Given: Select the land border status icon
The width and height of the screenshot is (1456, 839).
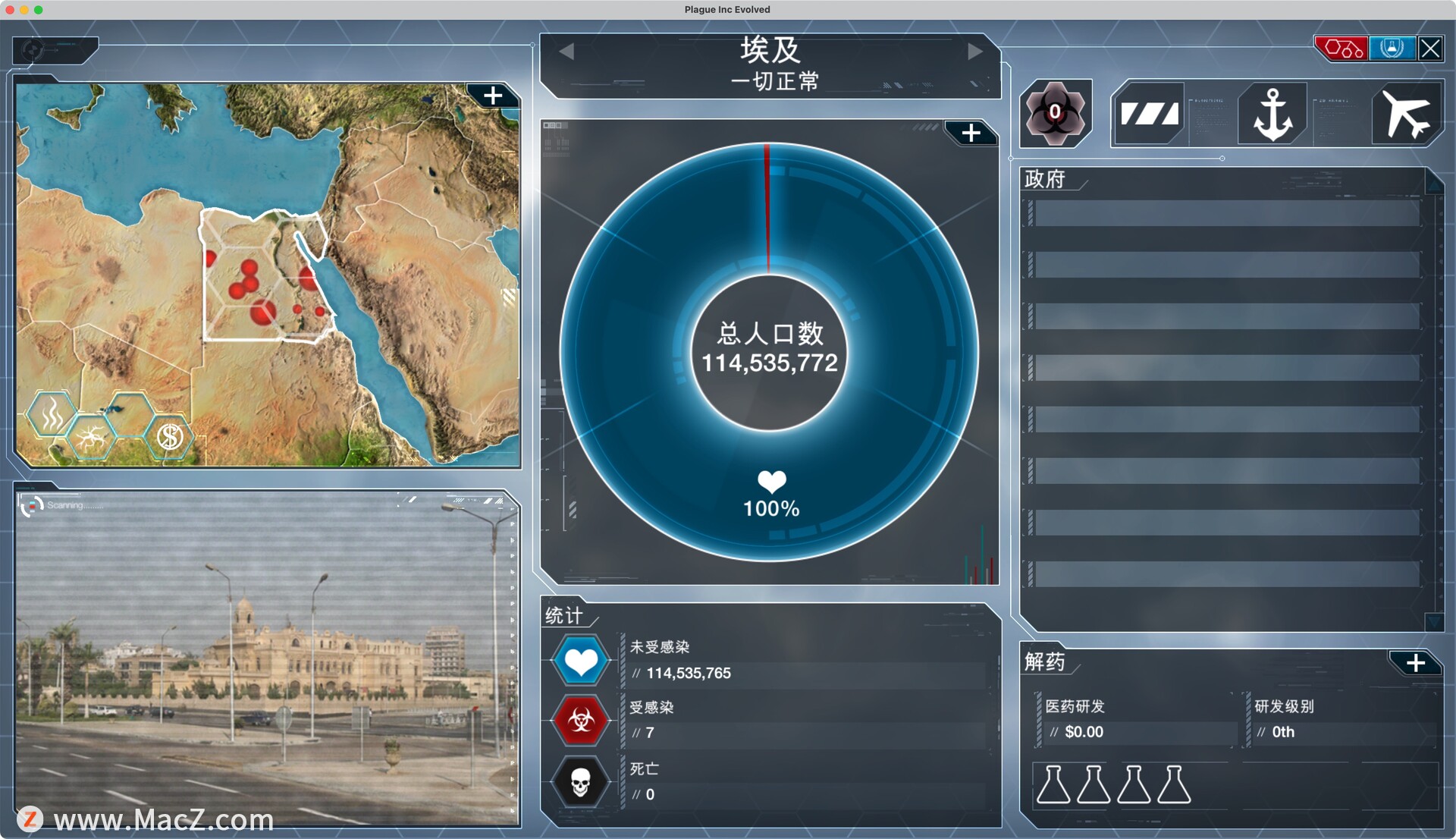Looking at the screenshot, I should tap(1149, 115).
